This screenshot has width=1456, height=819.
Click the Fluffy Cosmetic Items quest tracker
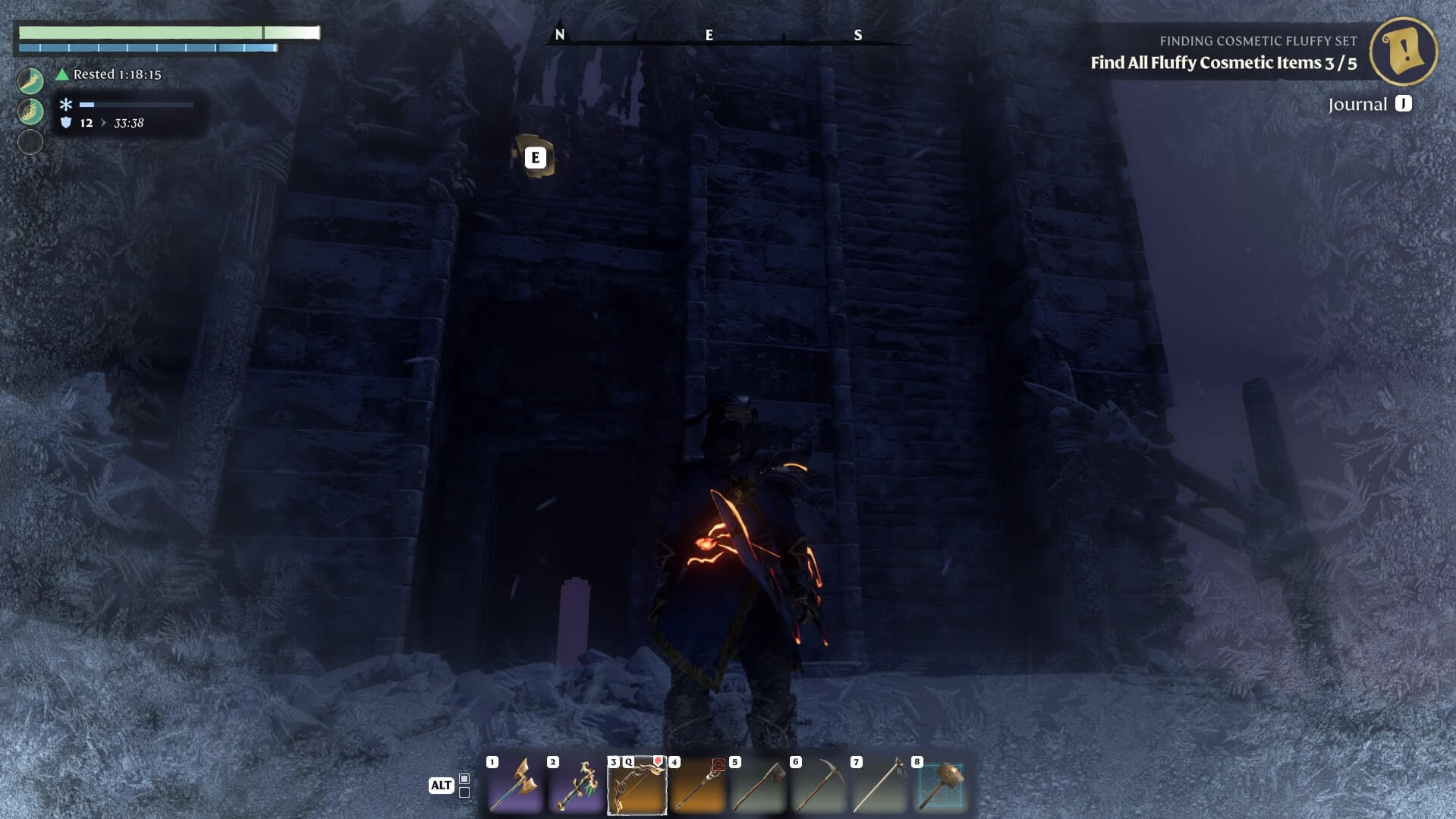1223,62
